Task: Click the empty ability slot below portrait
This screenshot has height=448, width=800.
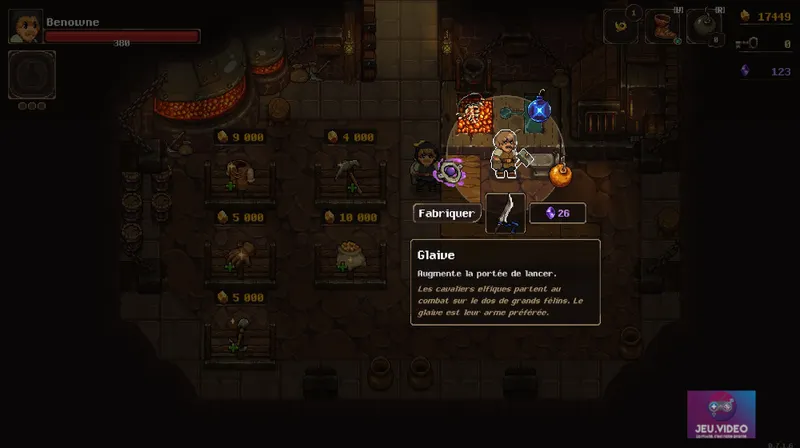Action: pyautogui.click(x=31, y=74)
